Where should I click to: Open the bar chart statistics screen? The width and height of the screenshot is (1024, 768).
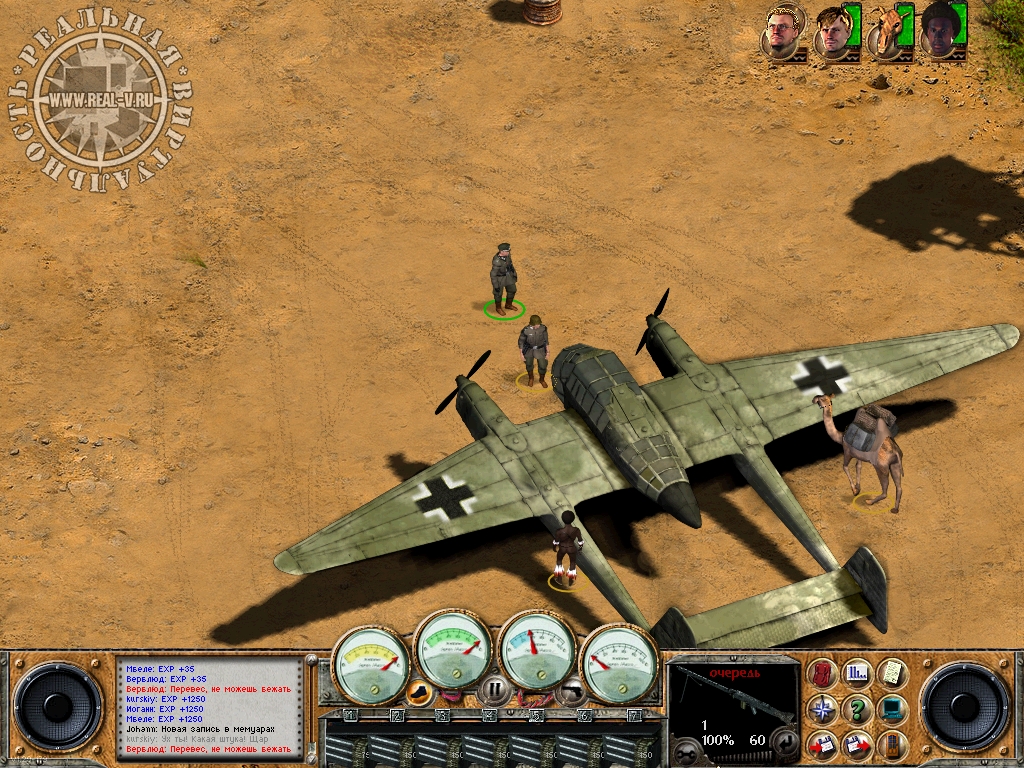point(857,674)
